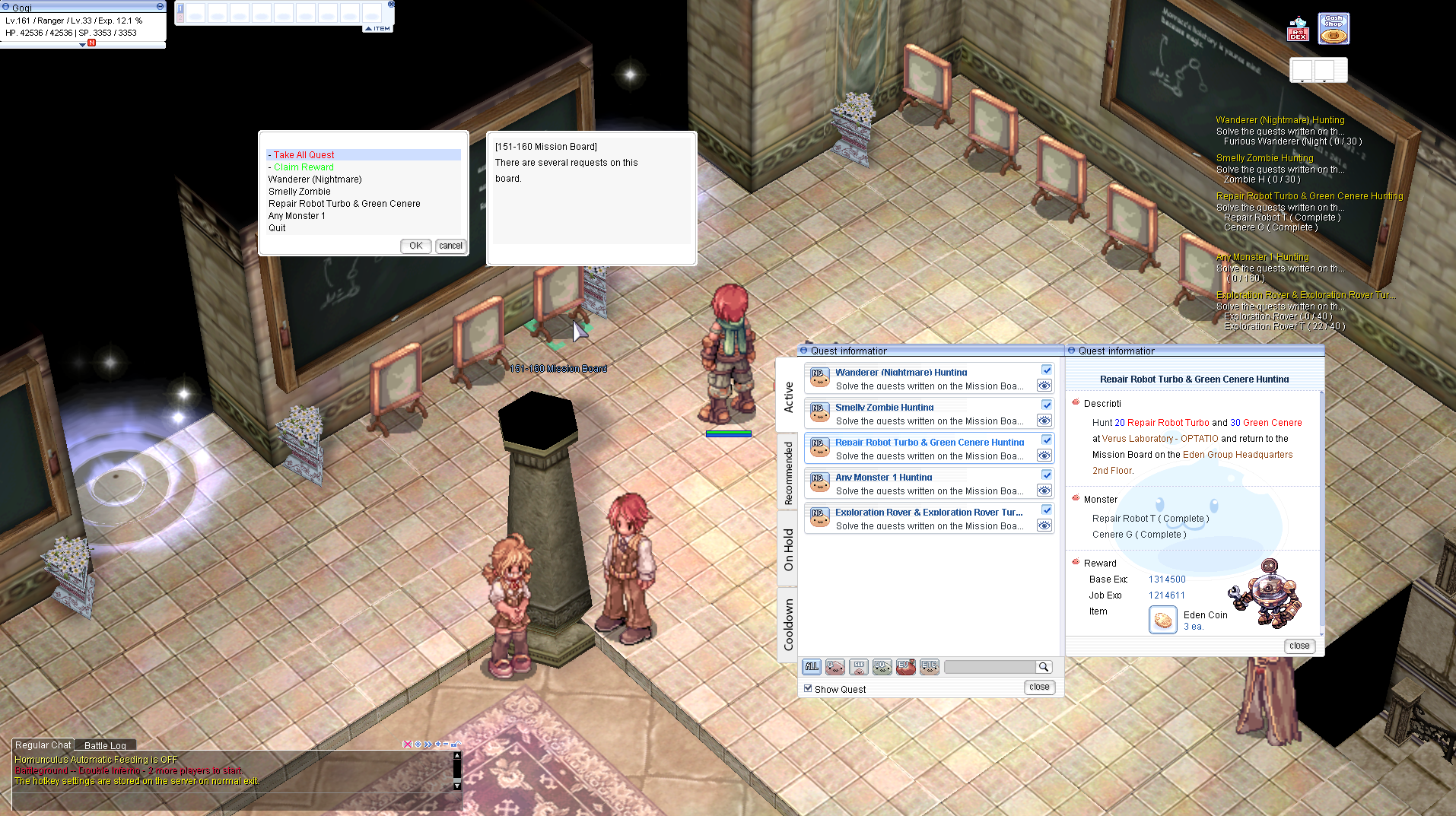Select the Take All Quest option

(304, 155)
